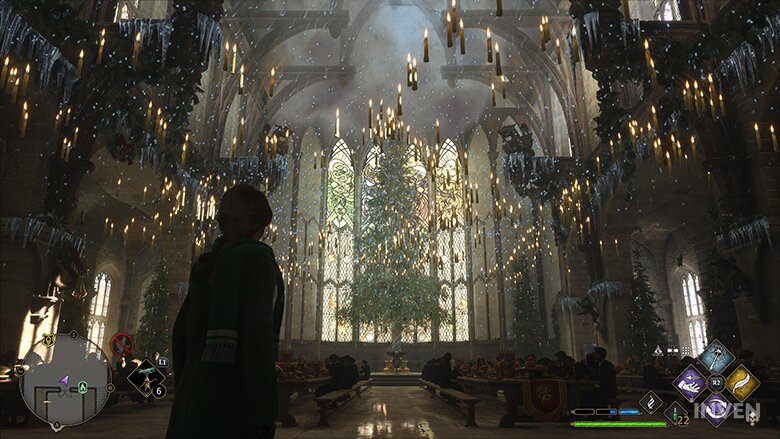Activate the purple hand spell slot
The width and height of the screenshot is (780, 439).
tap(690, 383)
